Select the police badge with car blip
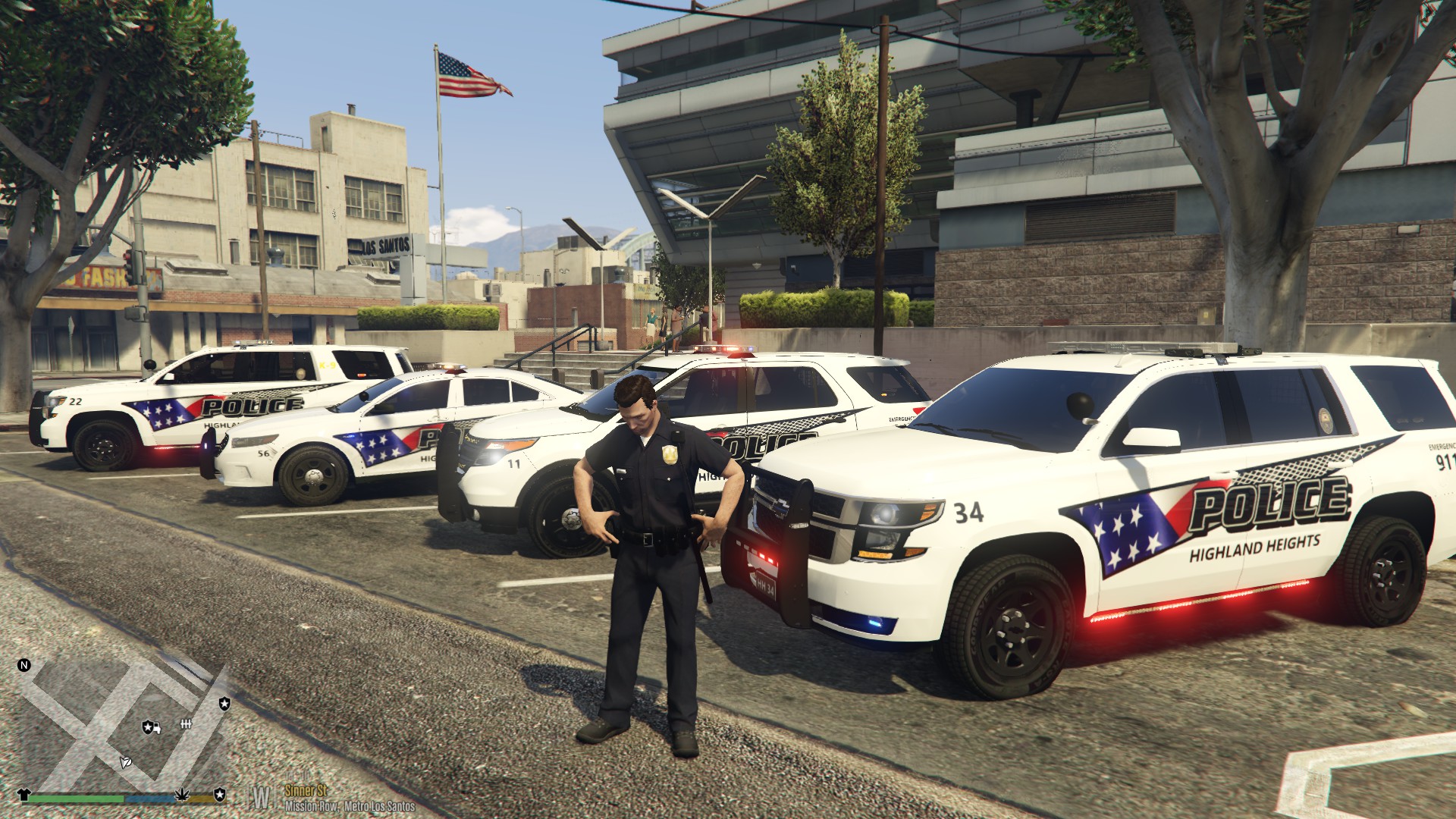Viewport: 1456px width, 819px height. [152, 727]
